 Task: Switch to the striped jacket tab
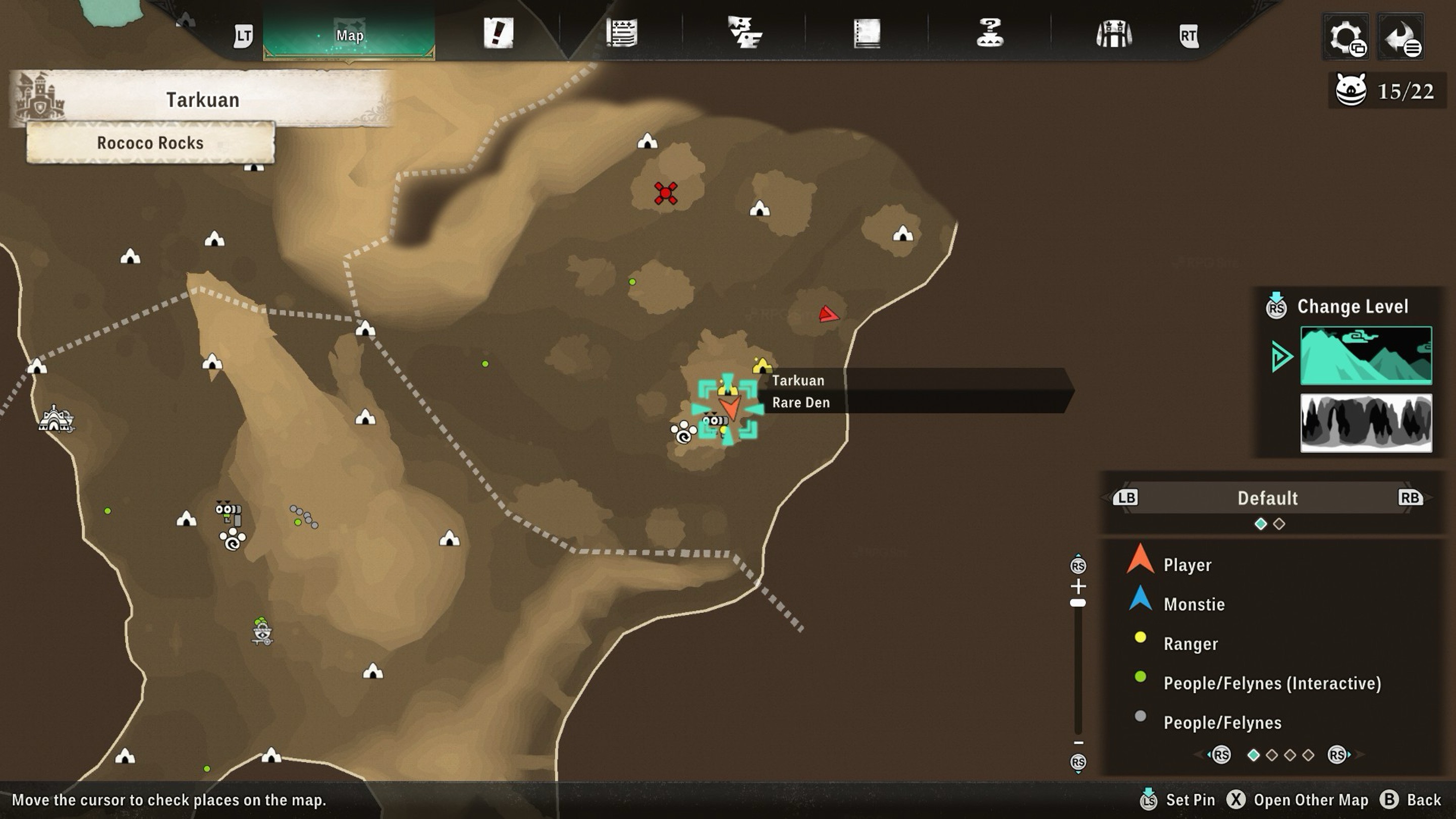coord(1113,34)
